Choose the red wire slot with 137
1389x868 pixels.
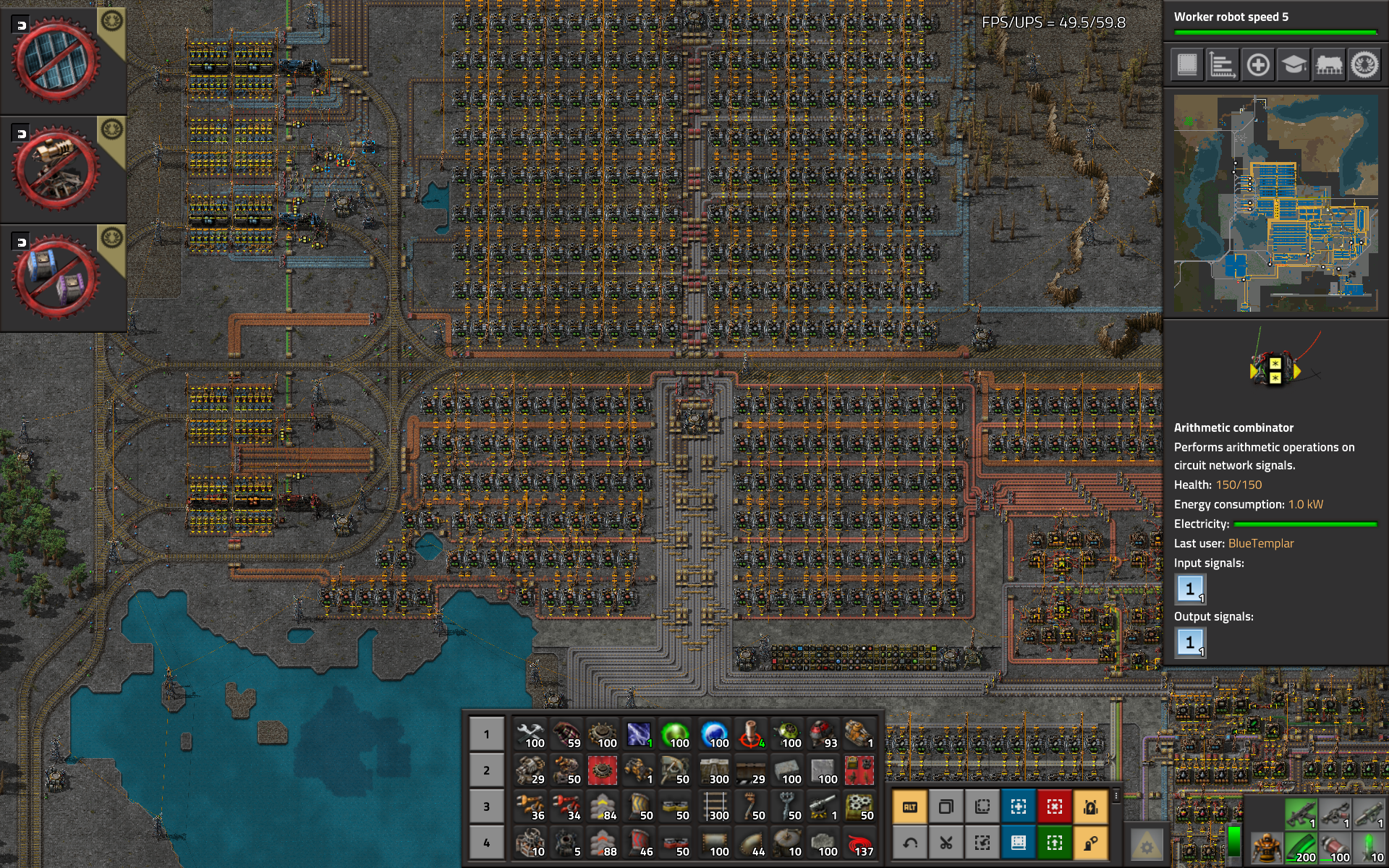859,843
